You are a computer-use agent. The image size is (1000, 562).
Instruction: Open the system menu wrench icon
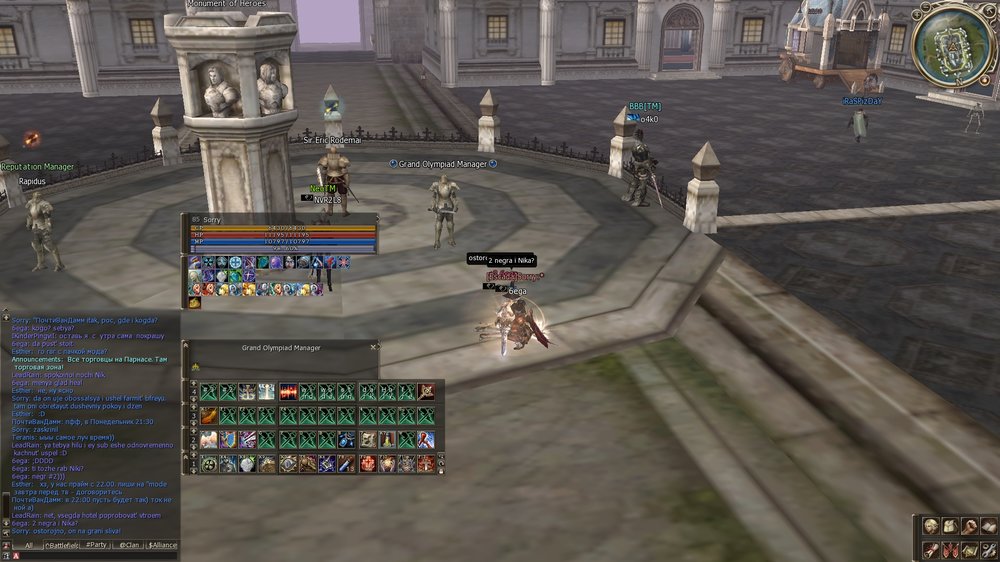[988, 549]
